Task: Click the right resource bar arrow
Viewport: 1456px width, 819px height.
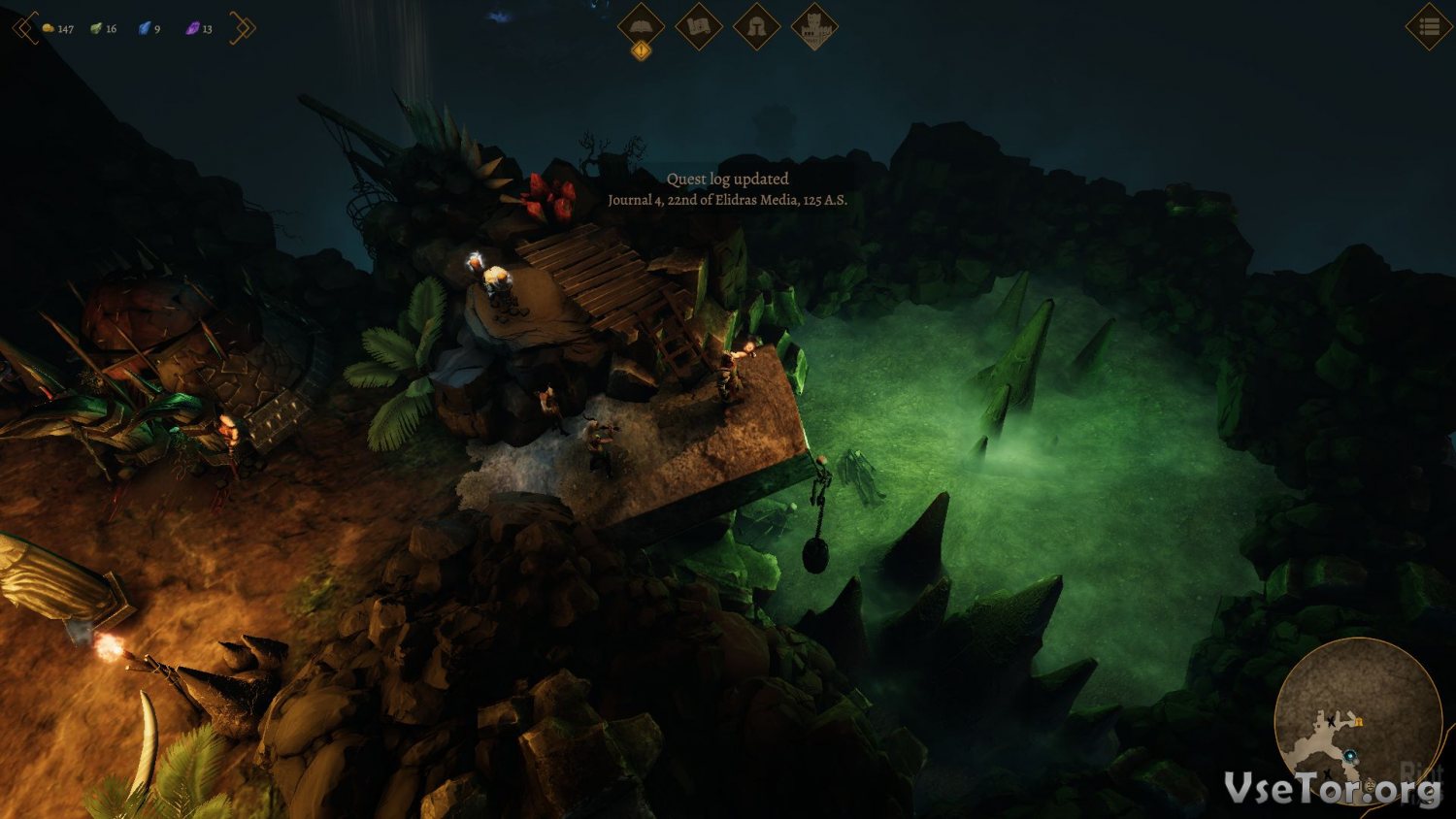Action: [x=244, y=28]
